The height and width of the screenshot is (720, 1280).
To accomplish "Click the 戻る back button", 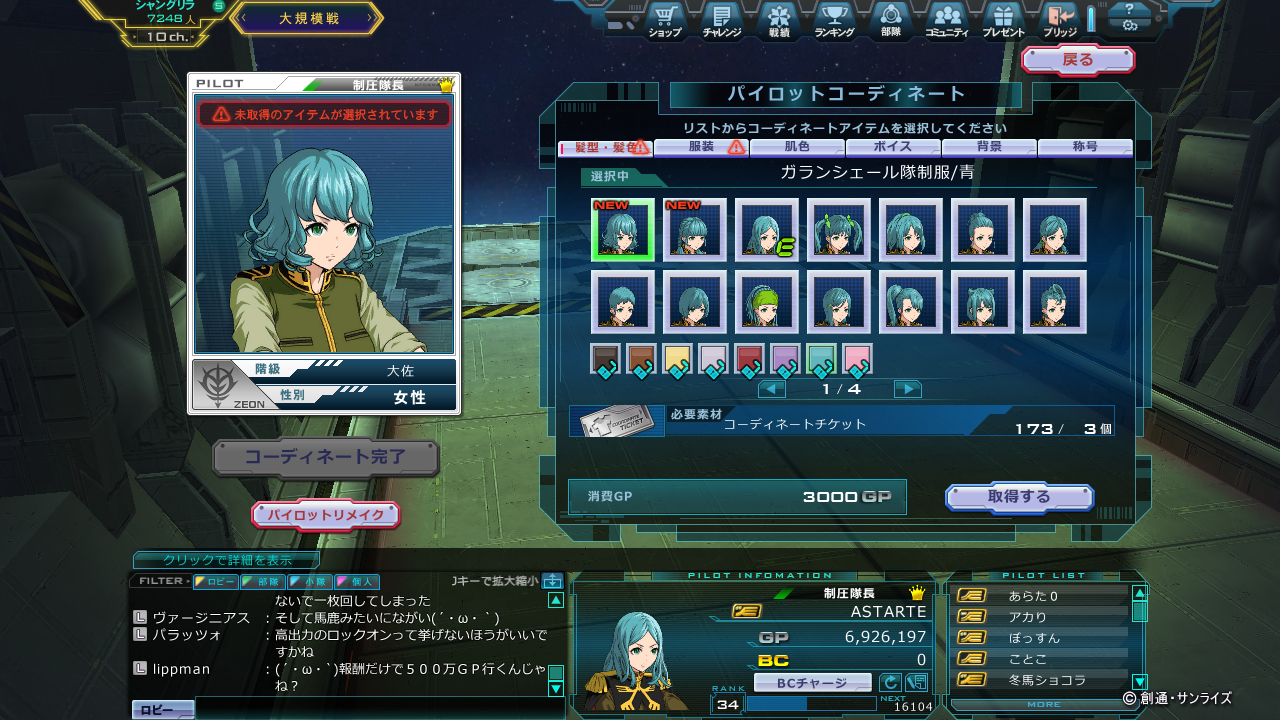I will 1077,60.
